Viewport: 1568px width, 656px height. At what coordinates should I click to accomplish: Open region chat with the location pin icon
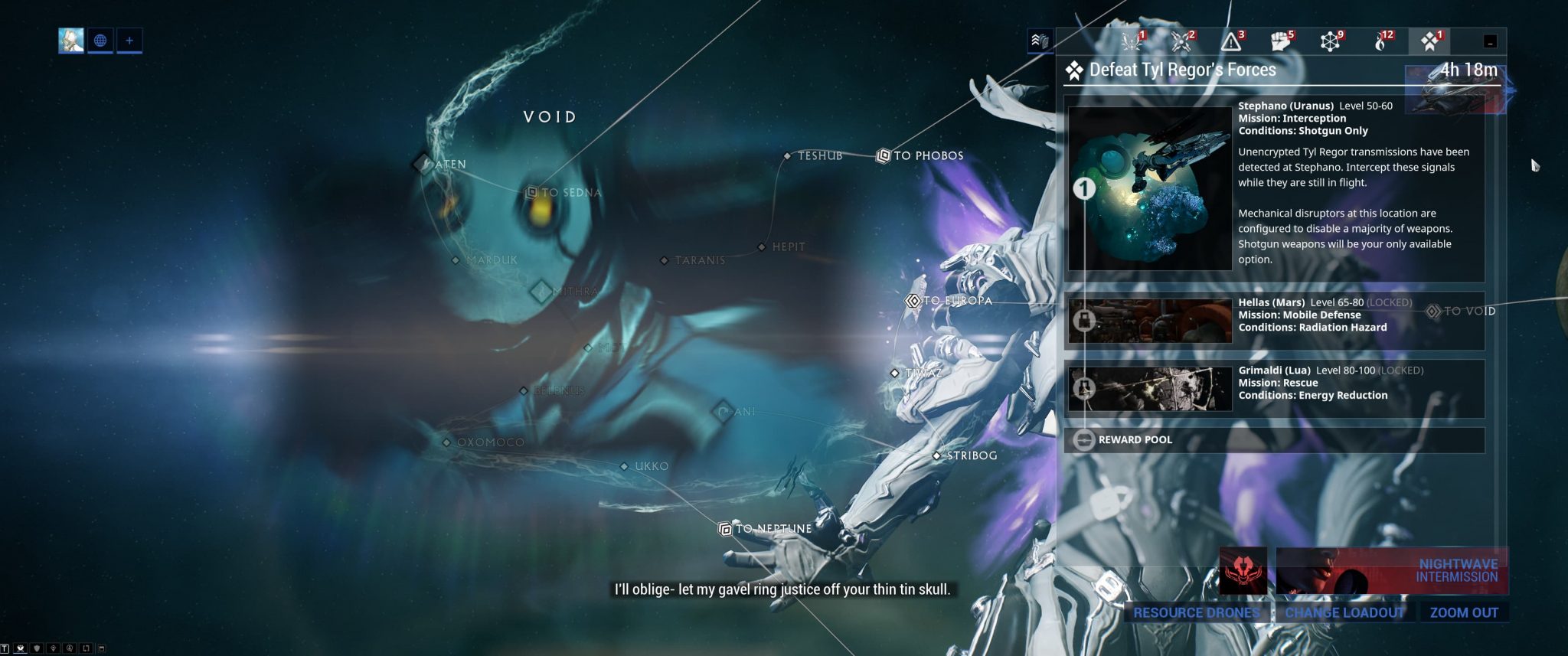tap(54, 648)
